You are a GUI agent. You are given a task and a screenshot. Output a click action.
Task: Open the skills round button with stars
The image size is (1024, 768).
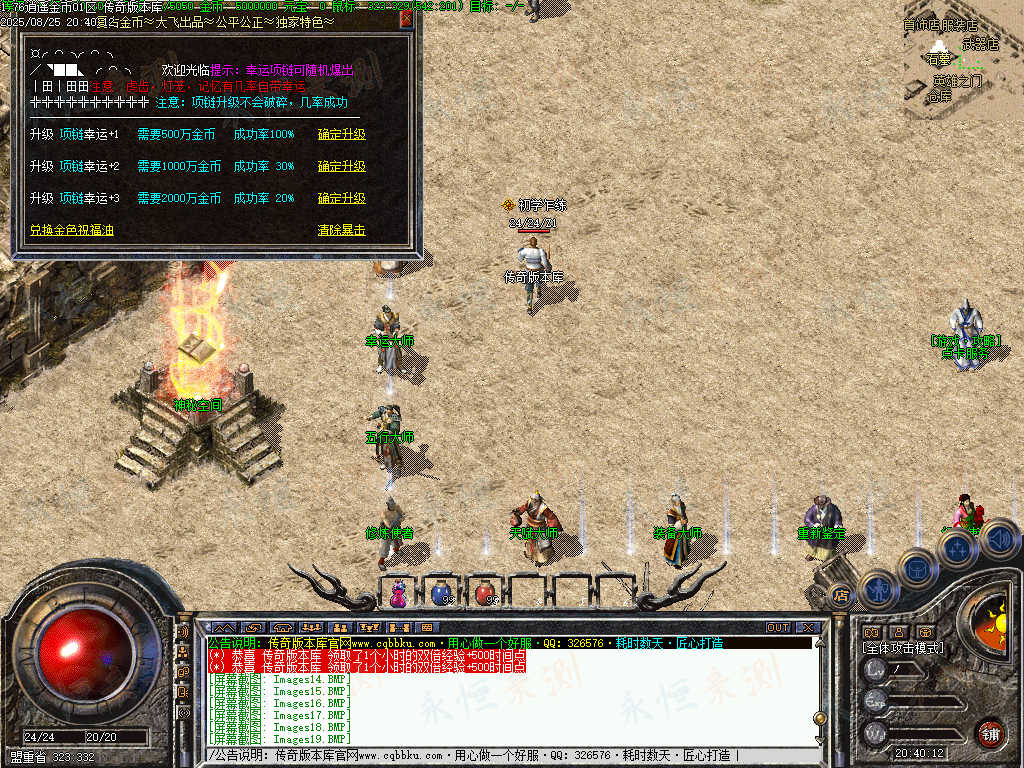click(x=957, y=549)
